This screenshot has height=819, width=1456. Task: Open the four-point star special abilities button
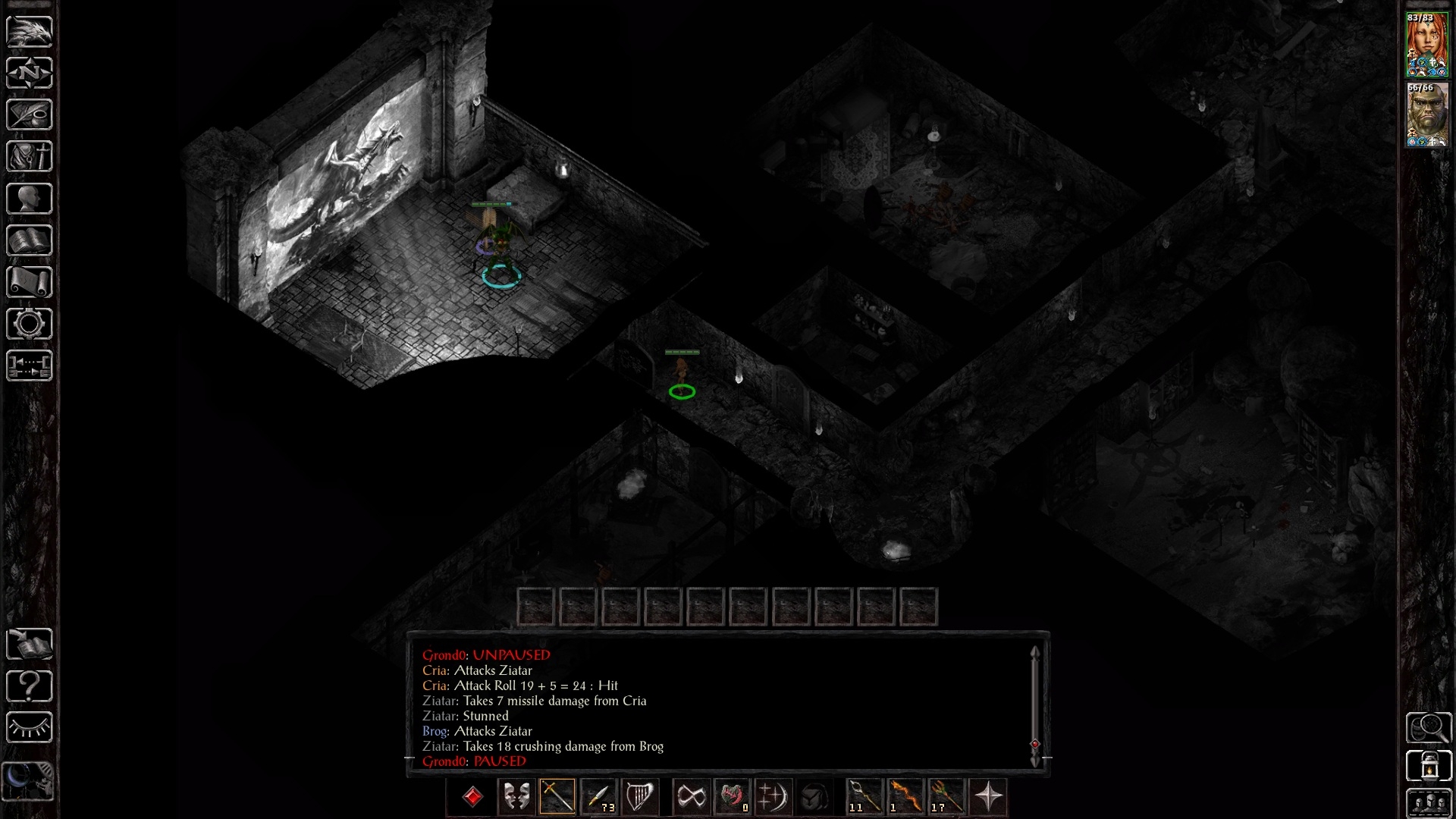coord(988,797)
